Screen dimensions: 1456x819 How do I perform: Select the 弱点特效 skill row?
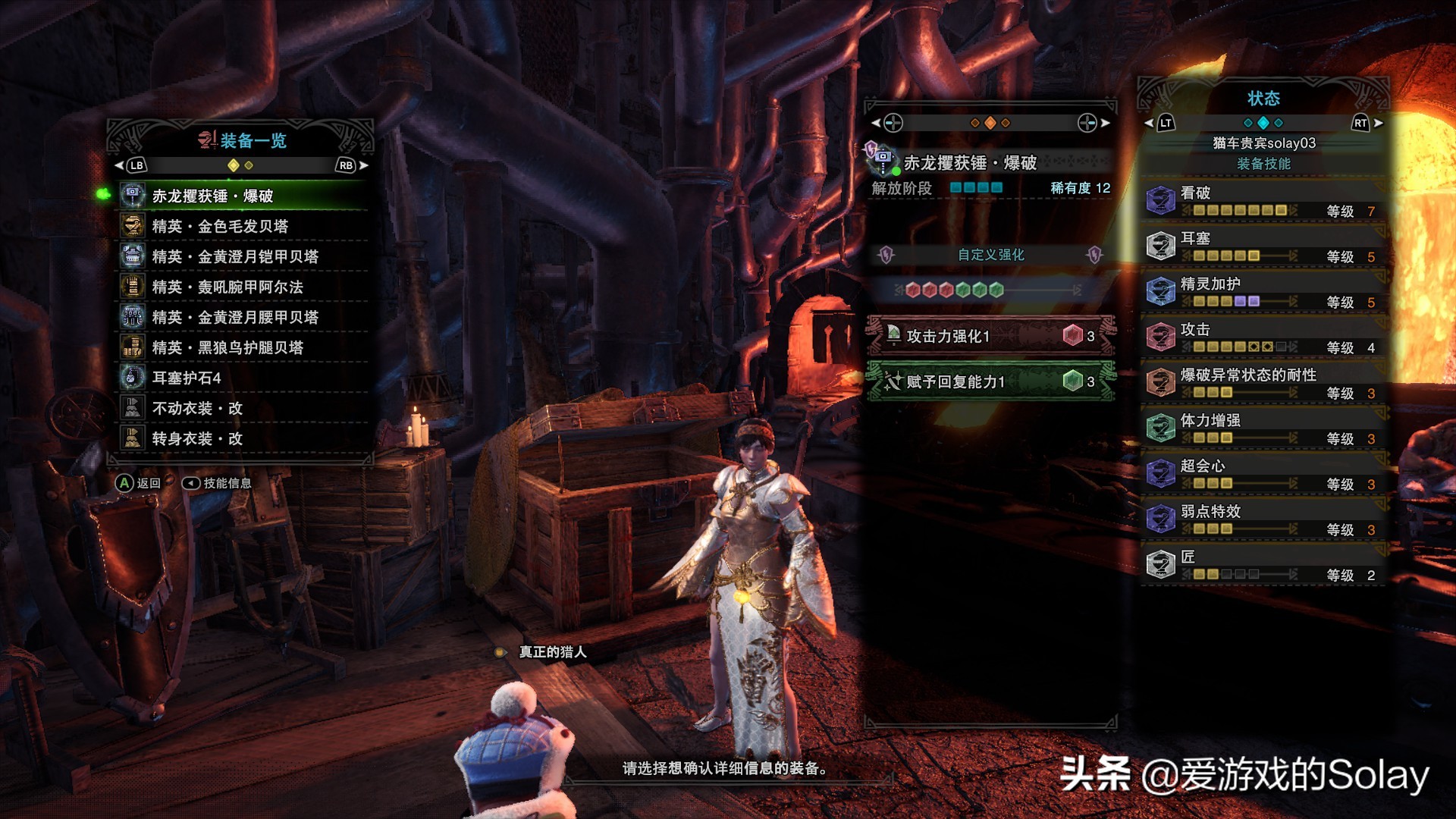1263,519
